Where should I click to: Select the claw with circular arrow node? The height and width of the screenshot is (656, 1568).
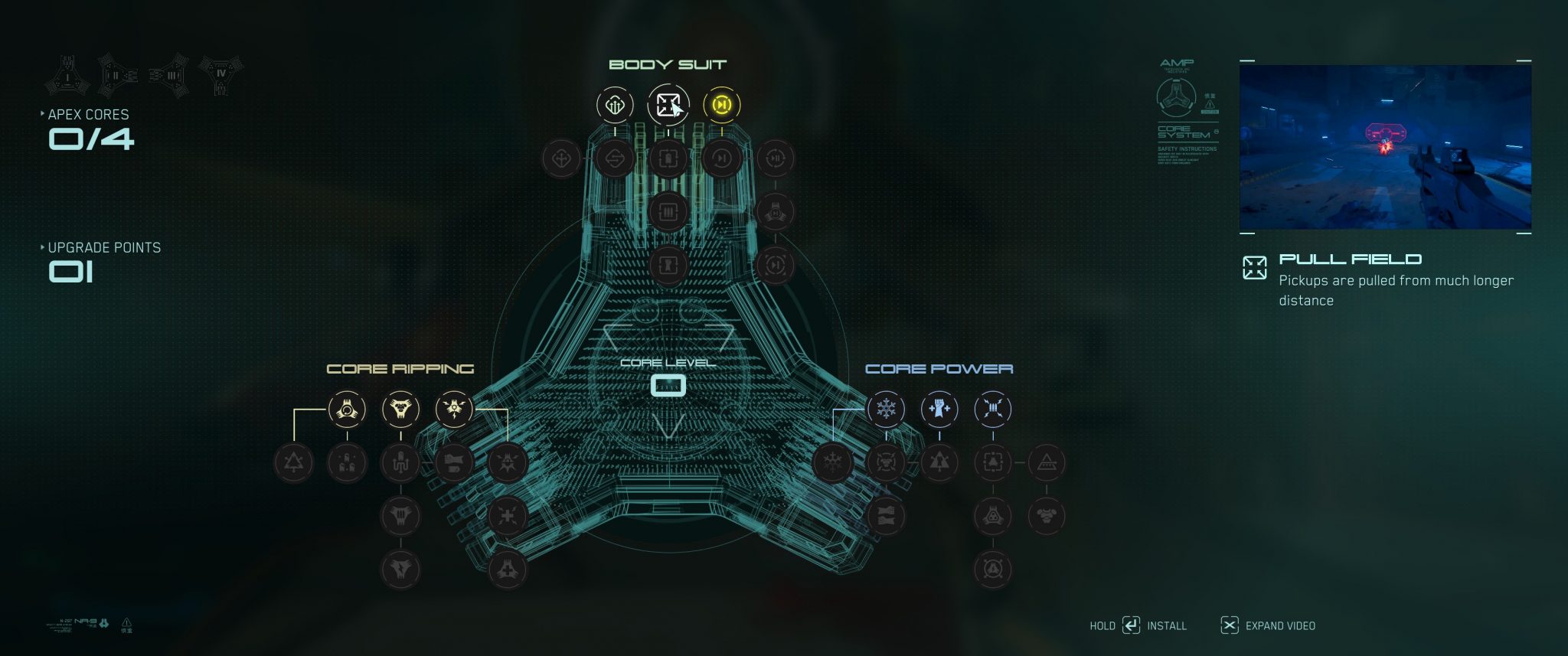[x=347, y=409]
